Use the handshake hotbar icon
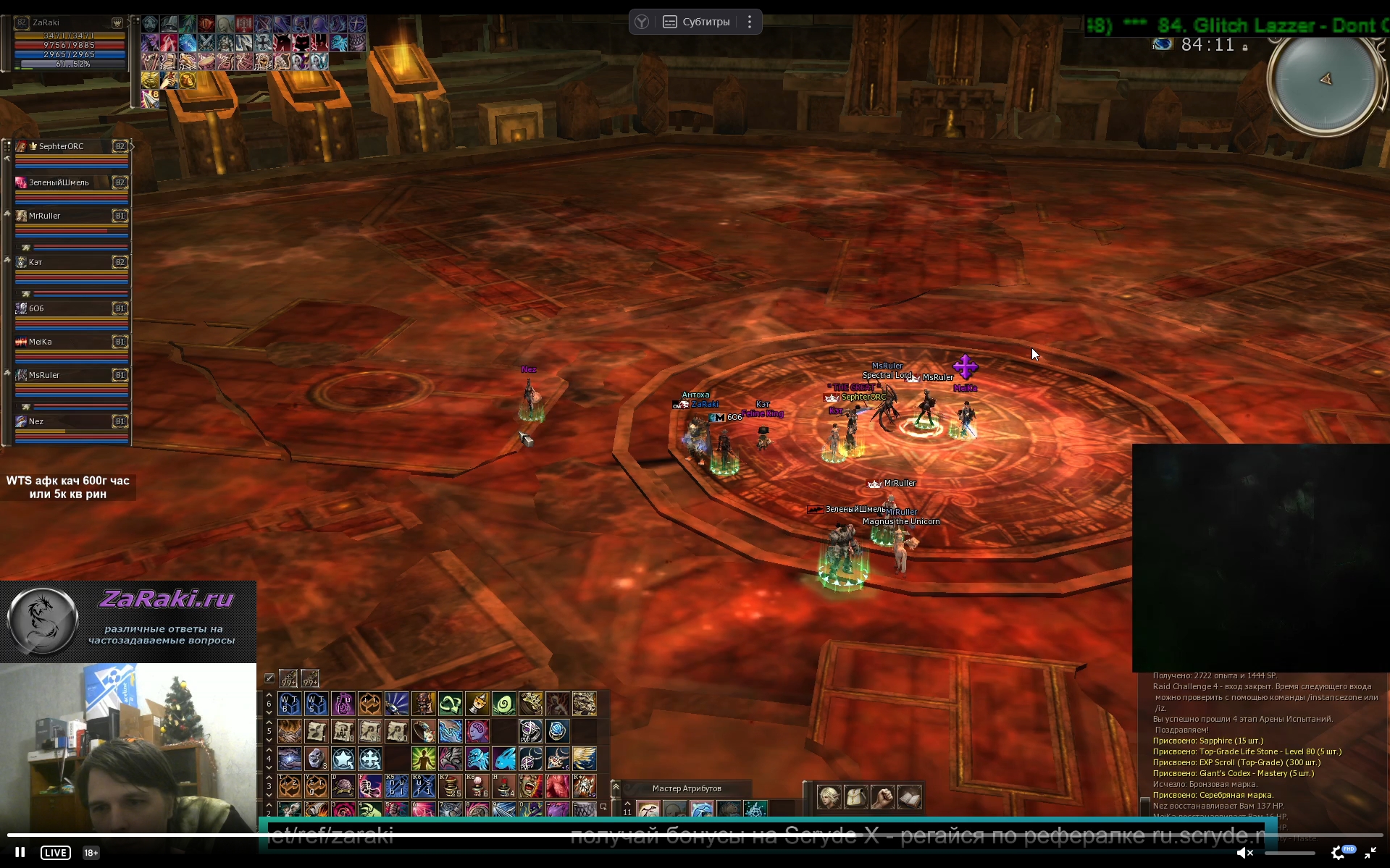 pyautogui.click(x=289, y=731)
